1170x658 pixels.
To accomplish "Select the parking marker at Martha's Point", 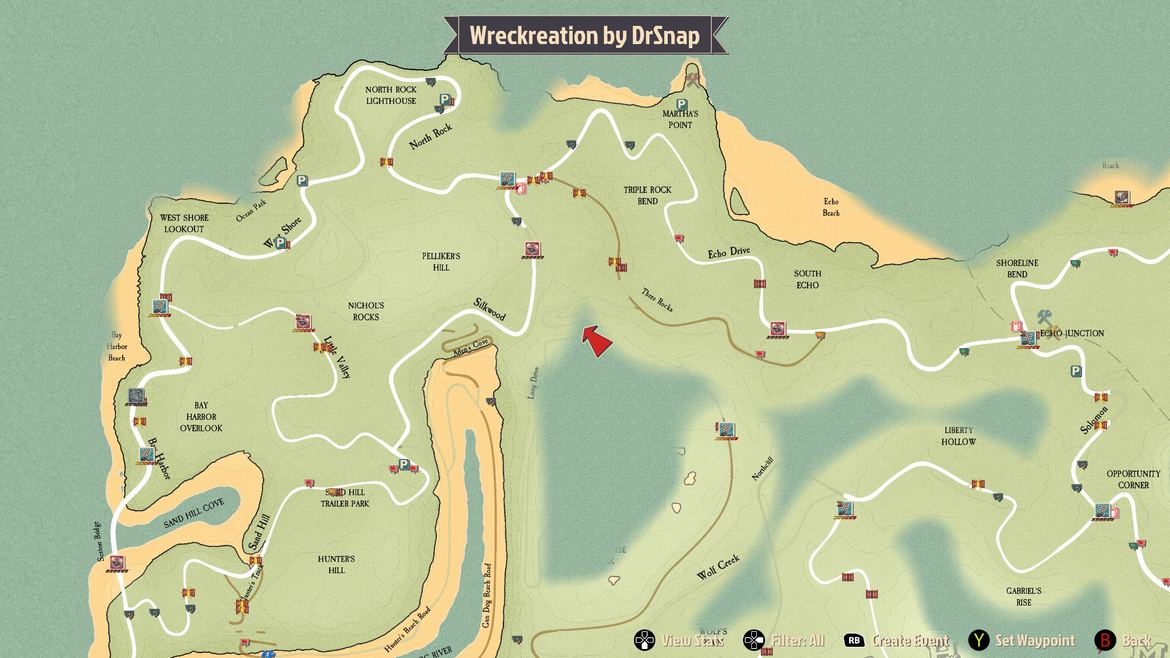I will (681, 104).
